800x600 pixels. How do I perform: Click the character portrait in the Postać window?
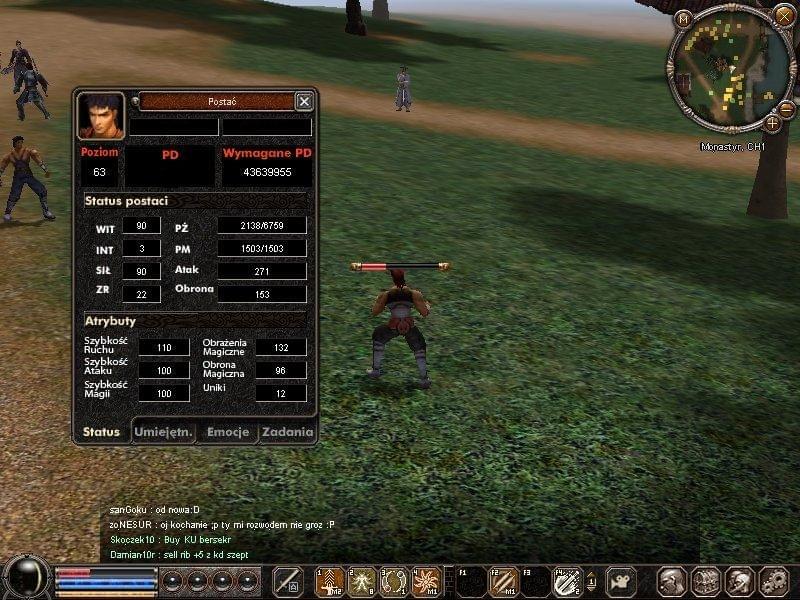click(101, 115)
